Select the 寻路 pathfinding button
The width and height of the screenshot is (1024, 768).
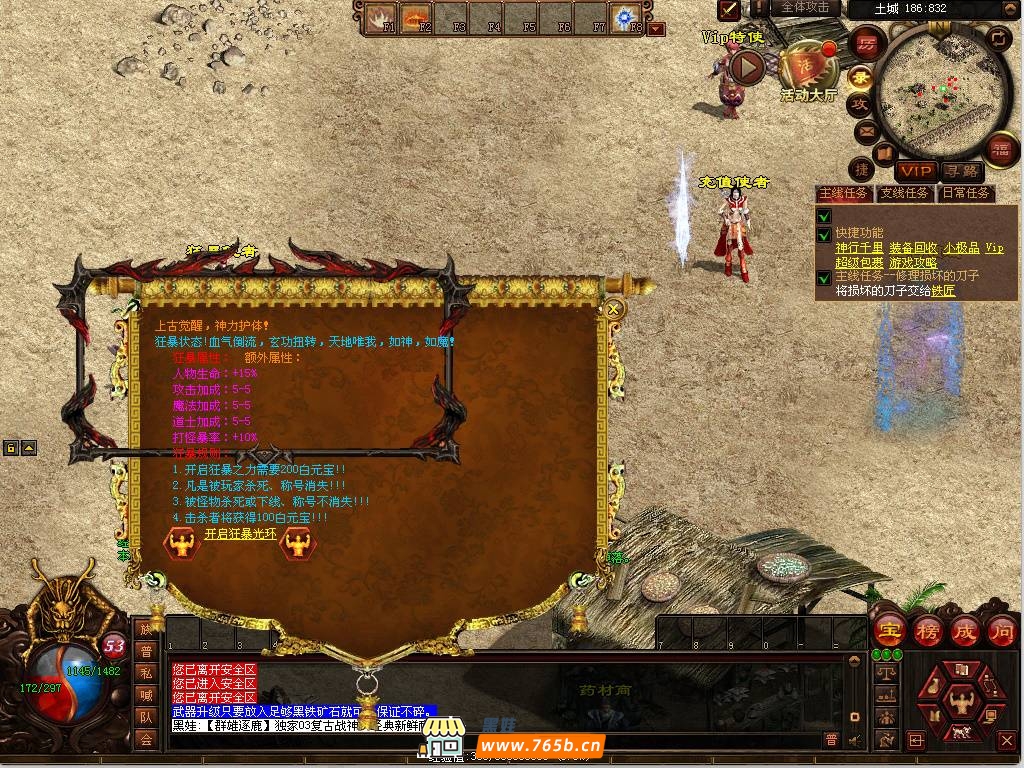962,172
